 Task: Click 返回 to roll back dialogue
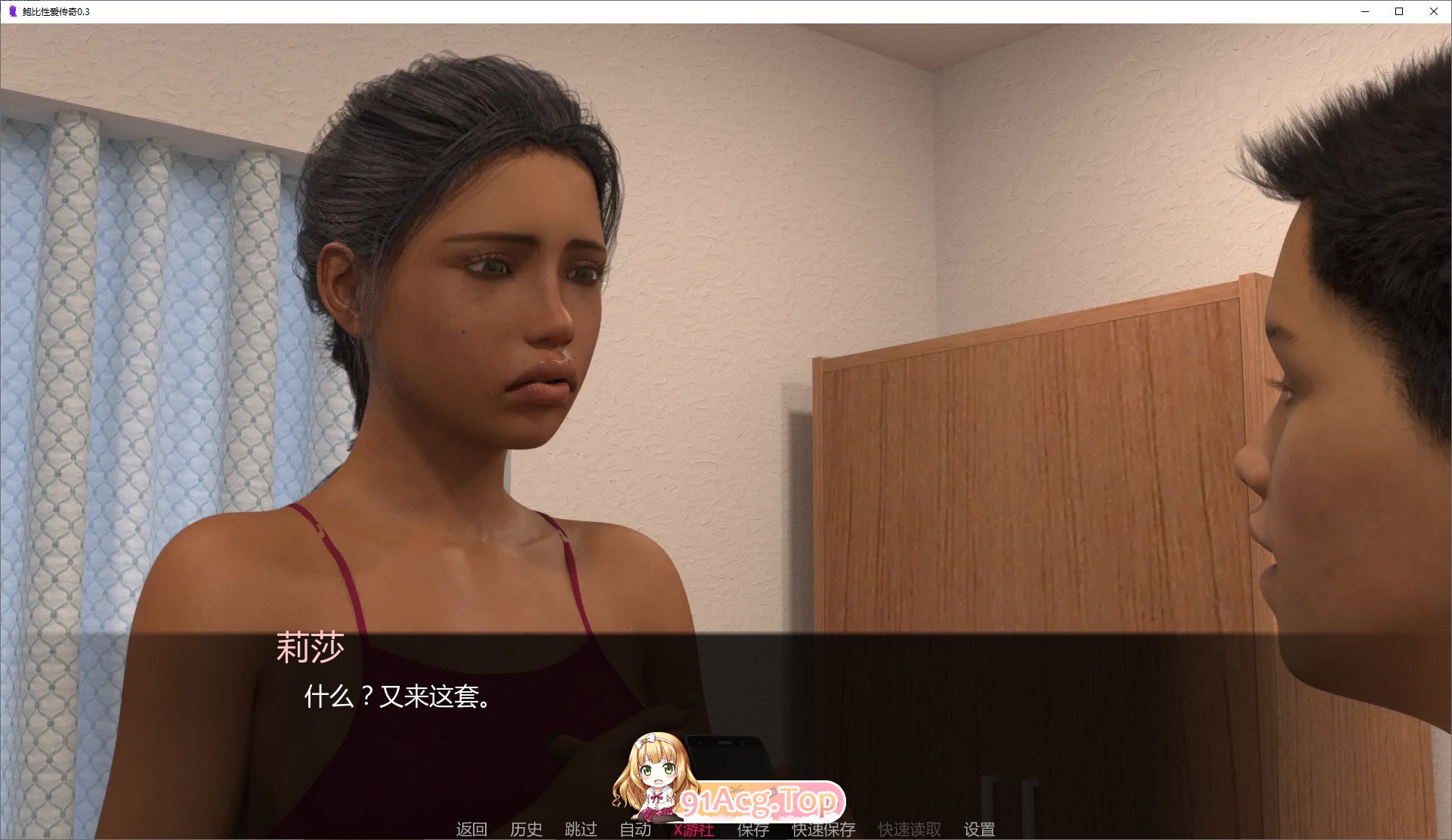pyautogui.click(x=471, y=829)
